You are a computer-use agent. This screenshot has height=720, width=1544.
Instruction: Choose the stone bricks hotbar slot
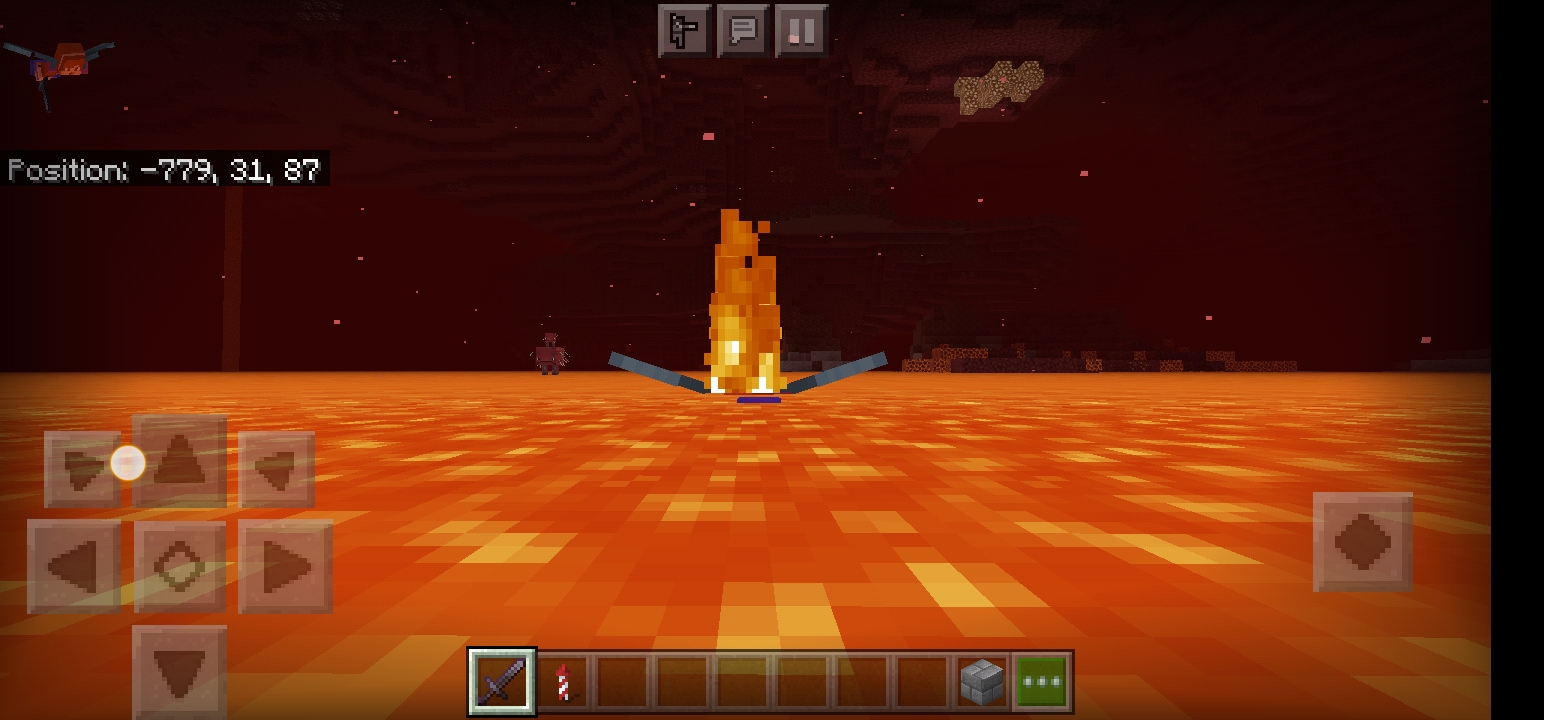coord(981,682)
